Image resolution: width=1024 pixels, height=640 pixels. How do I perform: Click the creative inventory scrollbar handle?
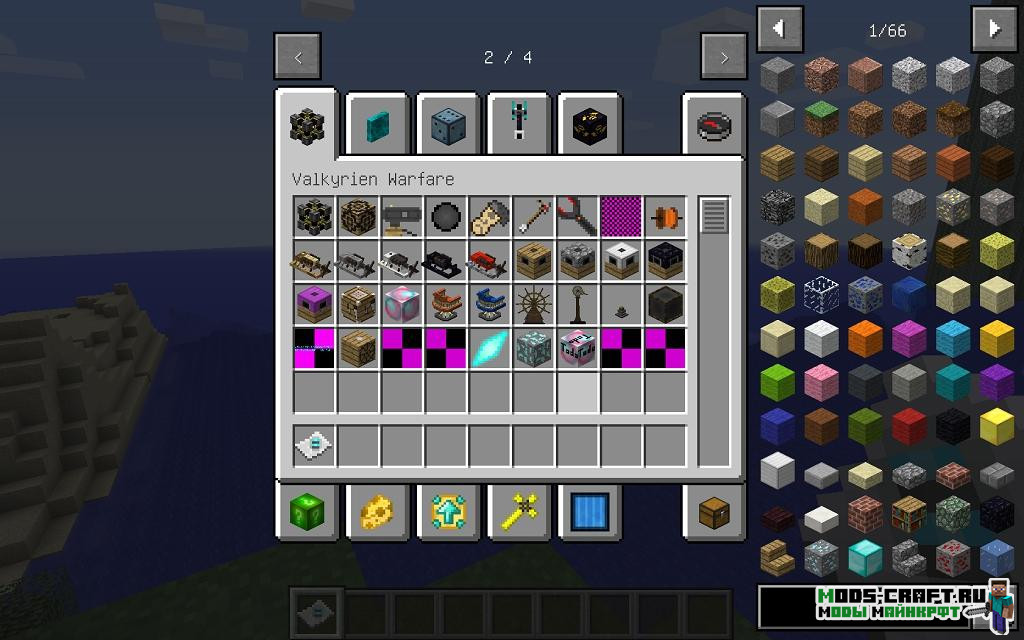[x=714, y=216]
